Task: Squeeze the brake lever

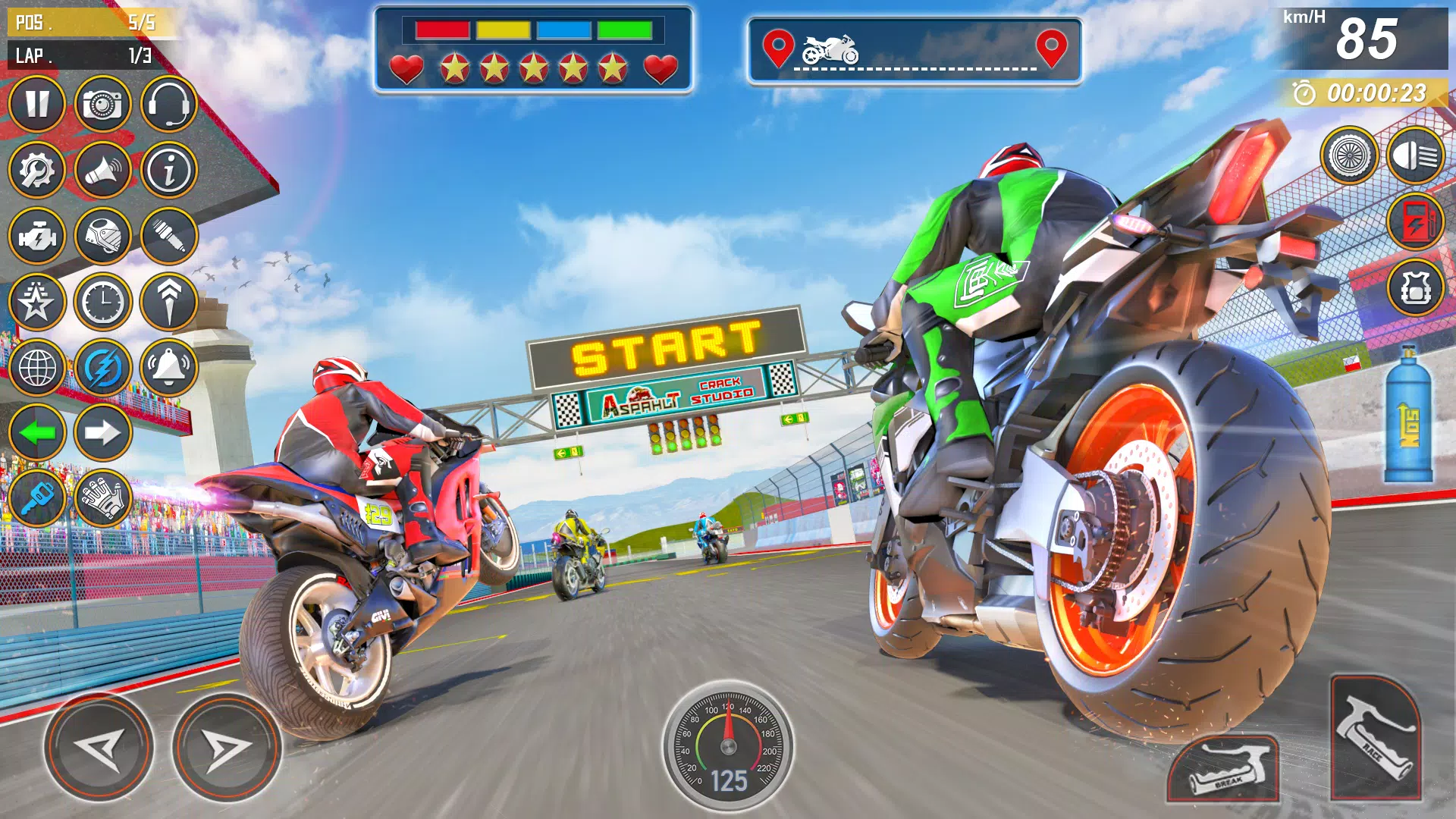Action: [1224, 769]
